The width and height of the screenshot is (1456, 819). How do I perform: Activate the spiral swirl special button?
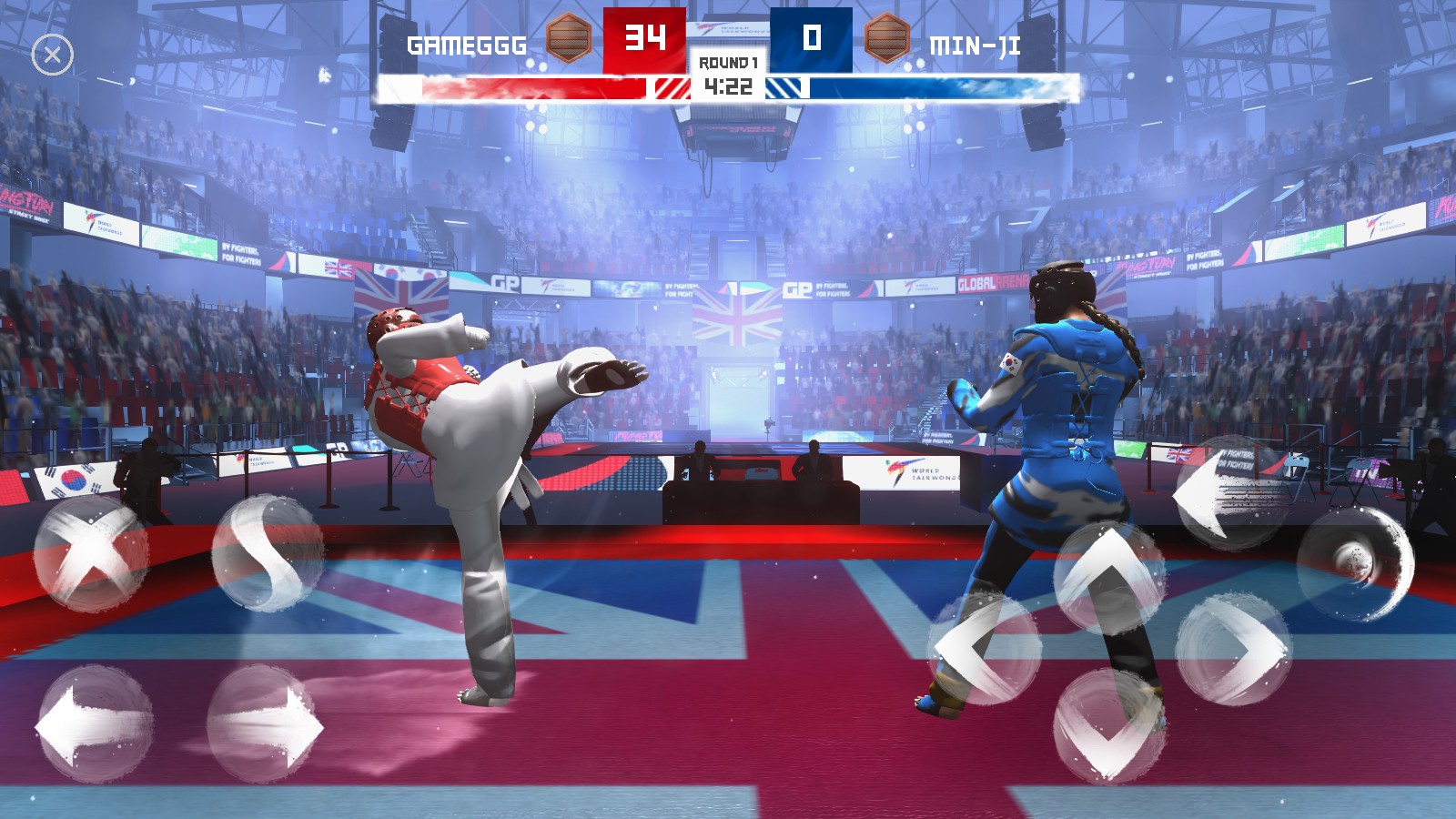1355,562
